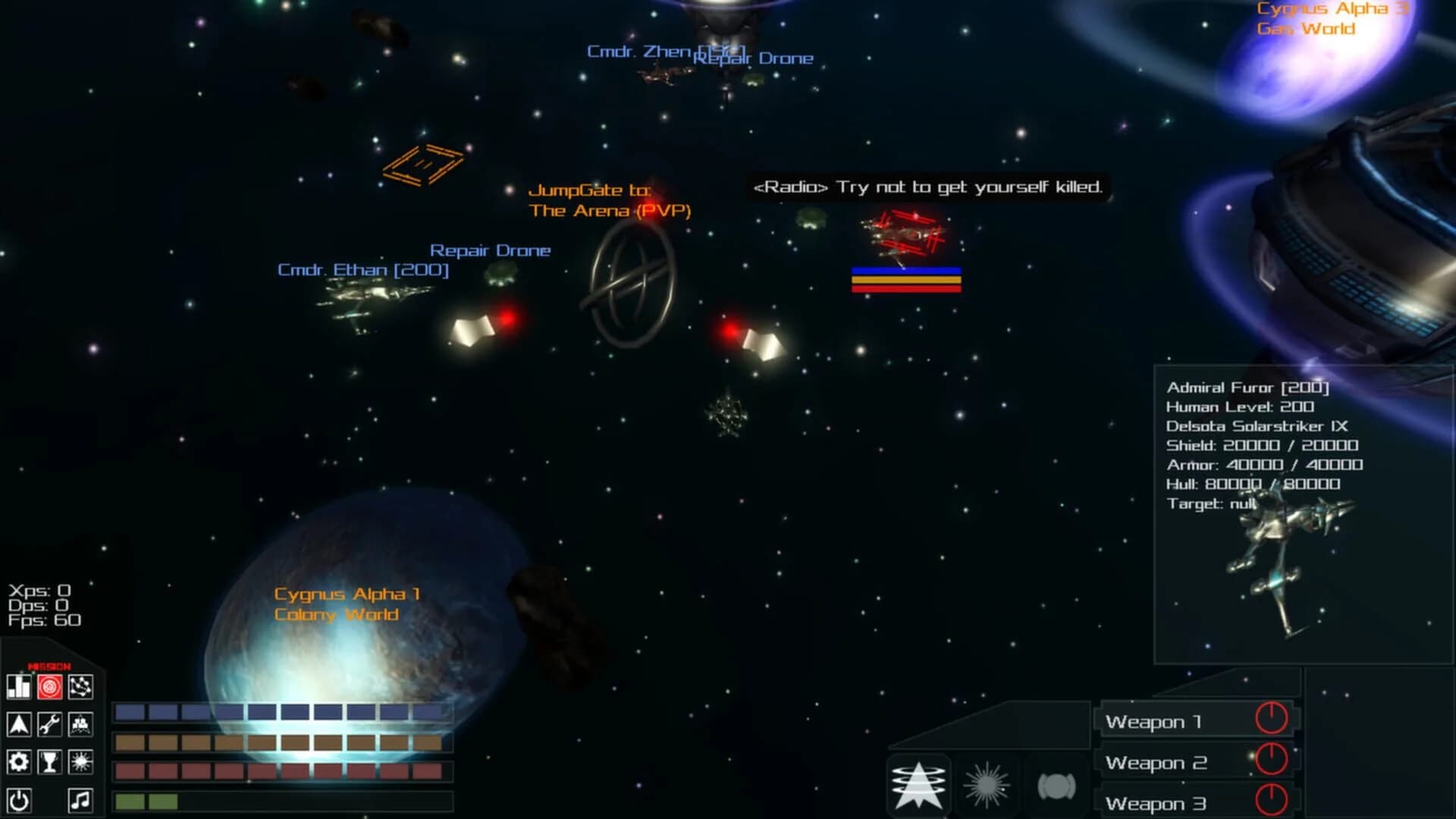Open the achievements trophy icon
The height and width of the screenshot is (819, 1456).
(50, 762)
